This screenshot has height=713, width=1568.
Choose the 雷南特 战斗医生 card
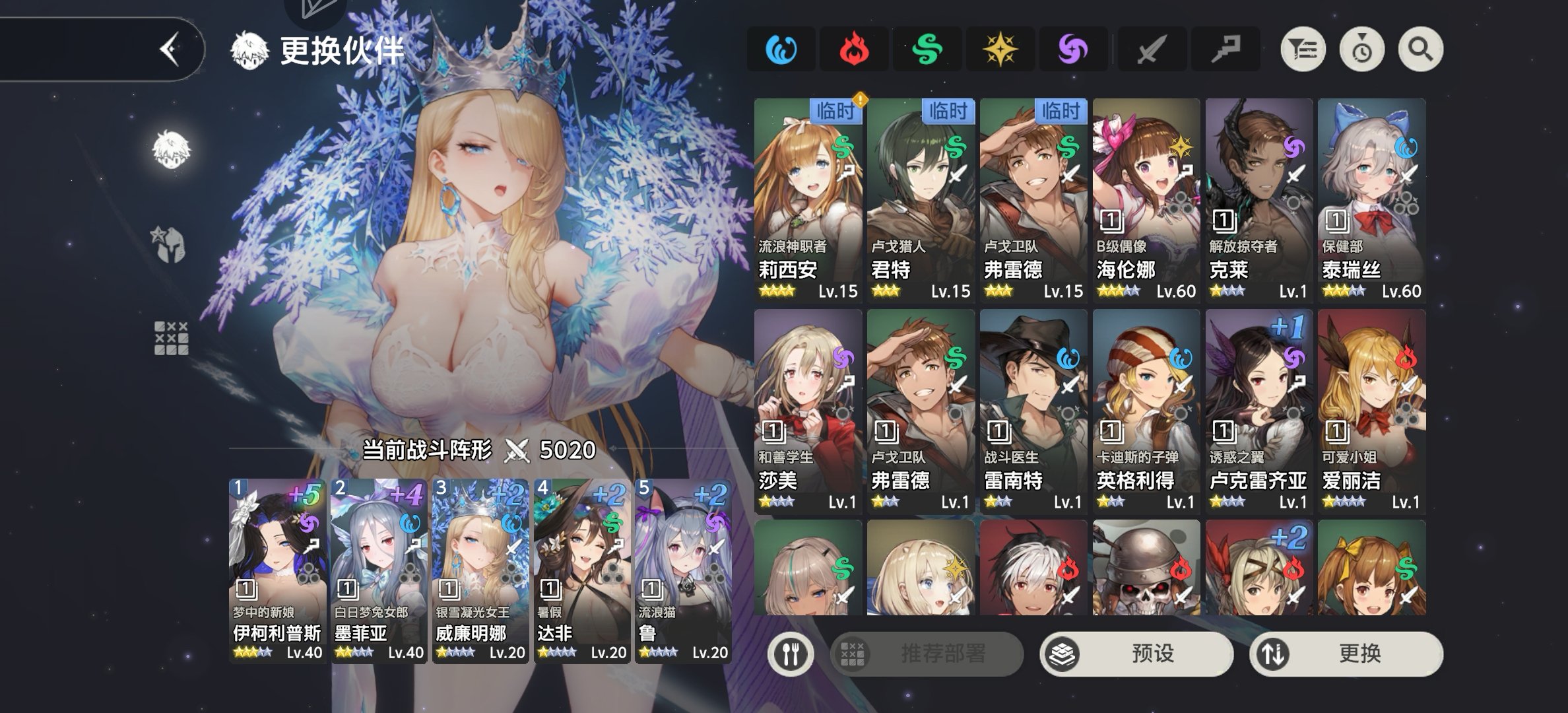click(1033, 411)
